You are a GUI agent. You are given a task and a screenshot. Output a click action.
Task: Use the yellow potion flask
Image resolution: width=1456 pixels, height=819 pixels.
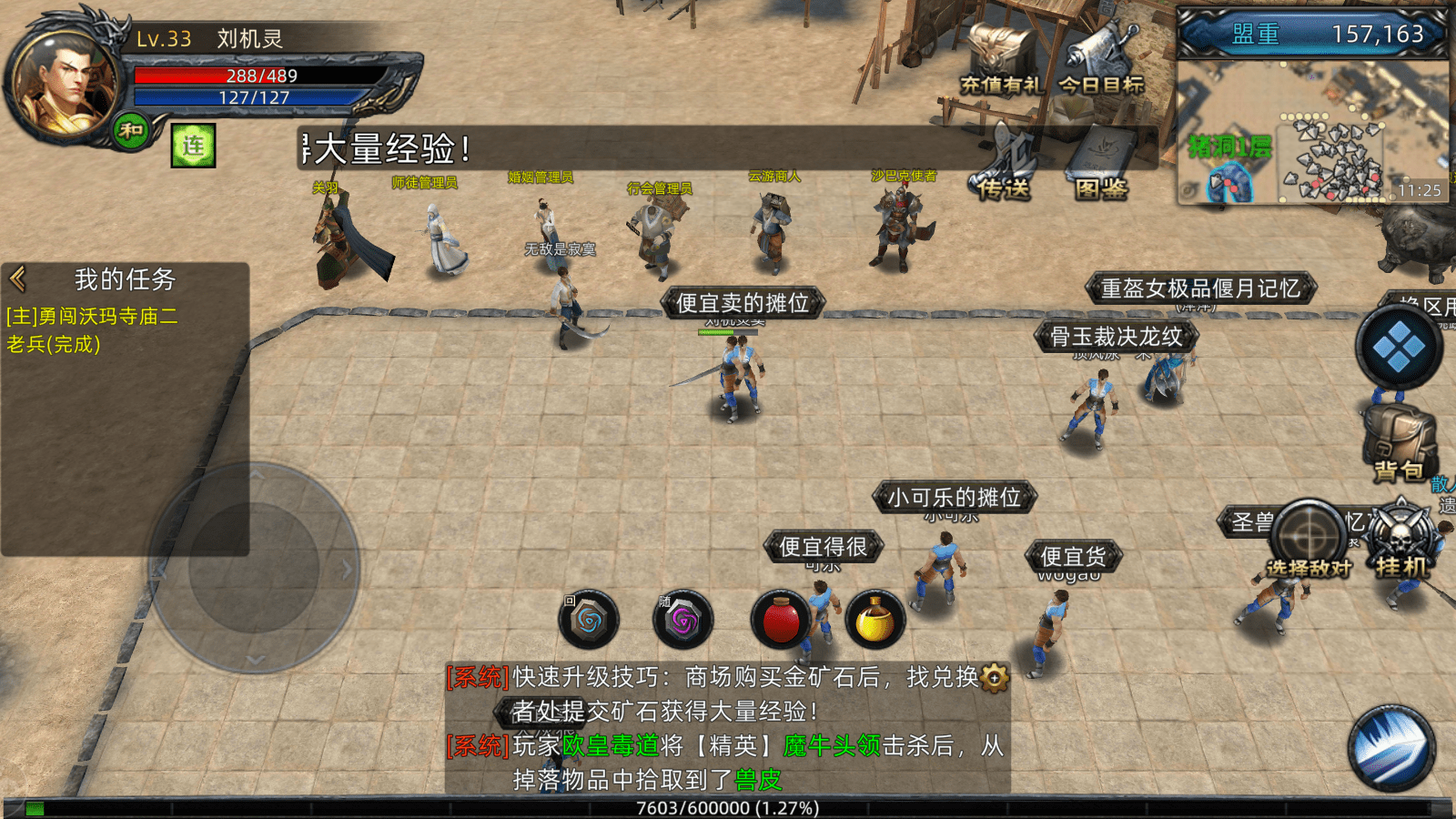point(875,622)
